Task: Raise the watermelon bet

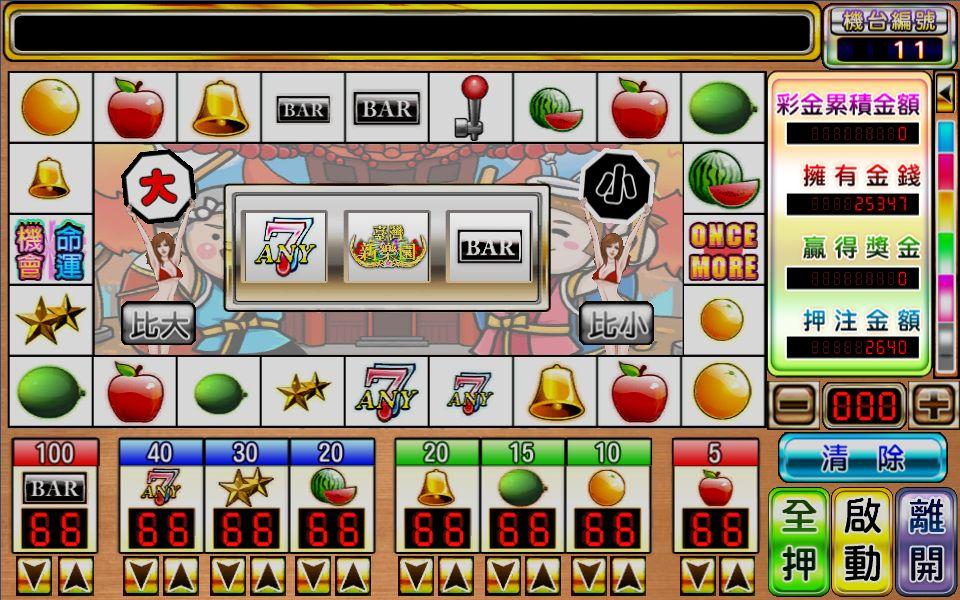Action: tap(353, 575)
